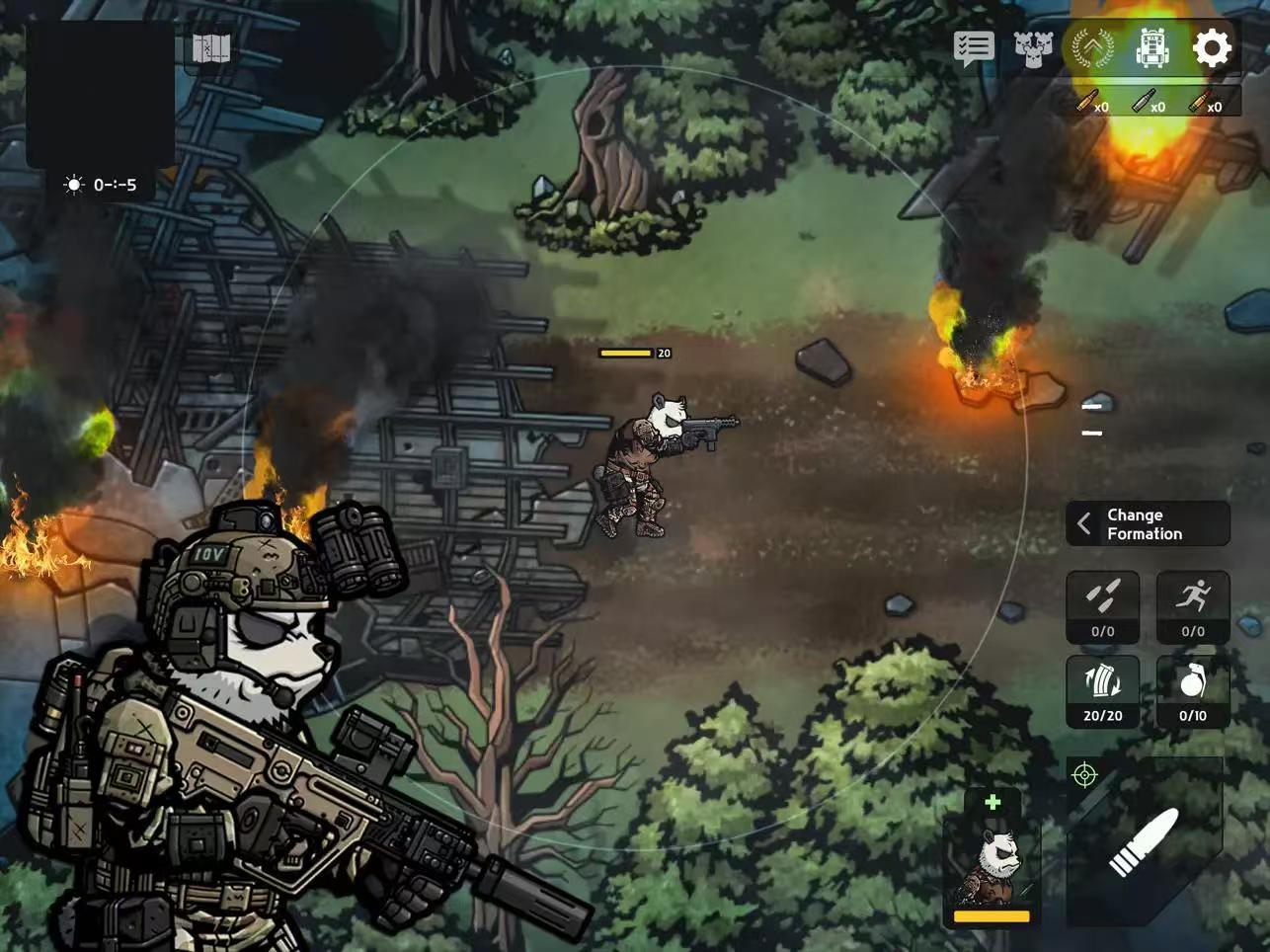Viewport: 1270px width, 952px height.
Task: Toggle the green crosshair auto-aim icon
Action: pos(1084,775)
